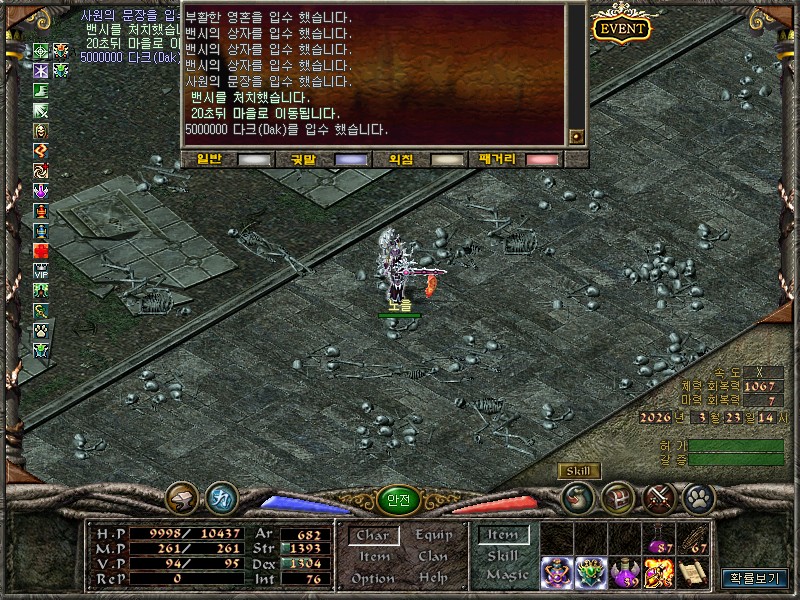Use the purple potion with count 87
The width and height of the screenshot is (800, 600).
(658, 539)
